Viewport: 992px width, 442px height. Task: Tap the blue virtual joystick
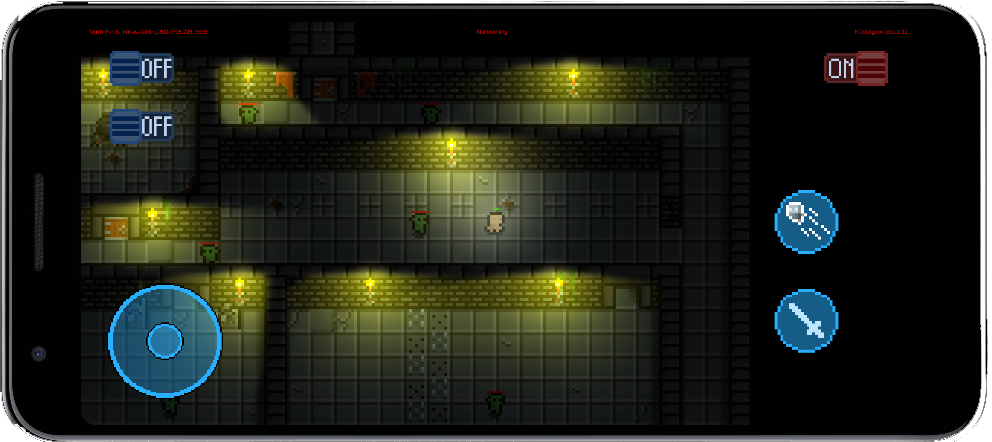164,341
